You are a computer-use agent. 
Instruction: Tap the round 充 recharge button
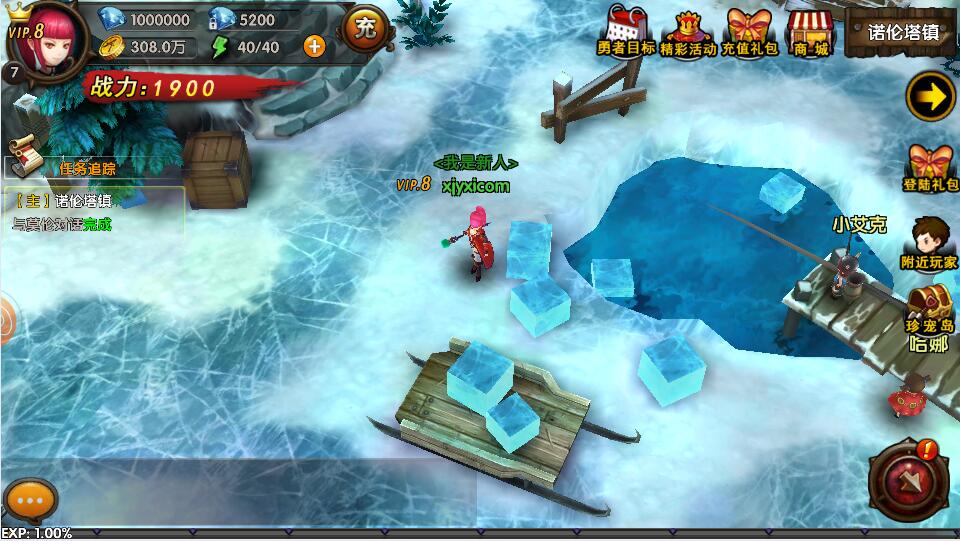[x=365, y=29]
